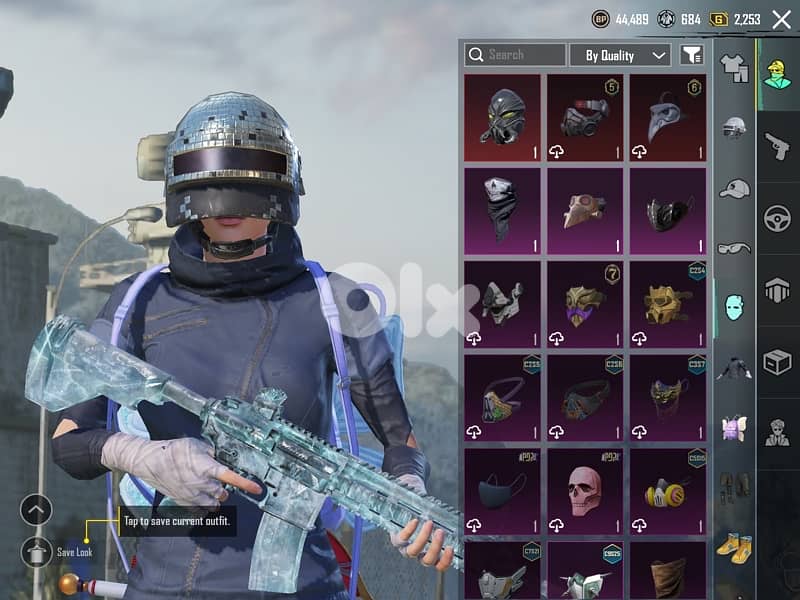Switch to the outfit sets tab

point(734,68)
